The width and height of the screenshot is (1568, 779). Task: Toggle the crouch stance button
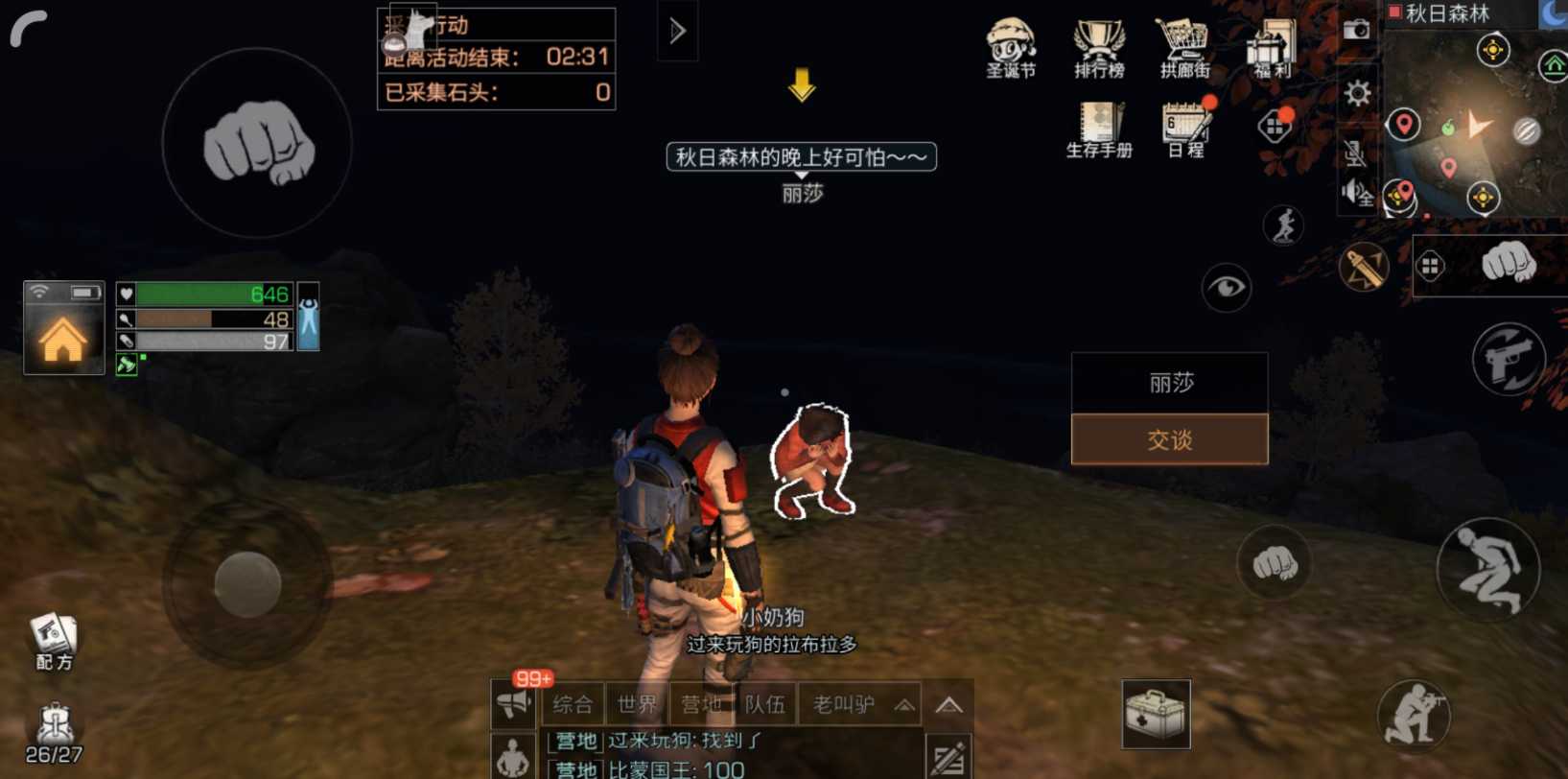pos(1487,570)
